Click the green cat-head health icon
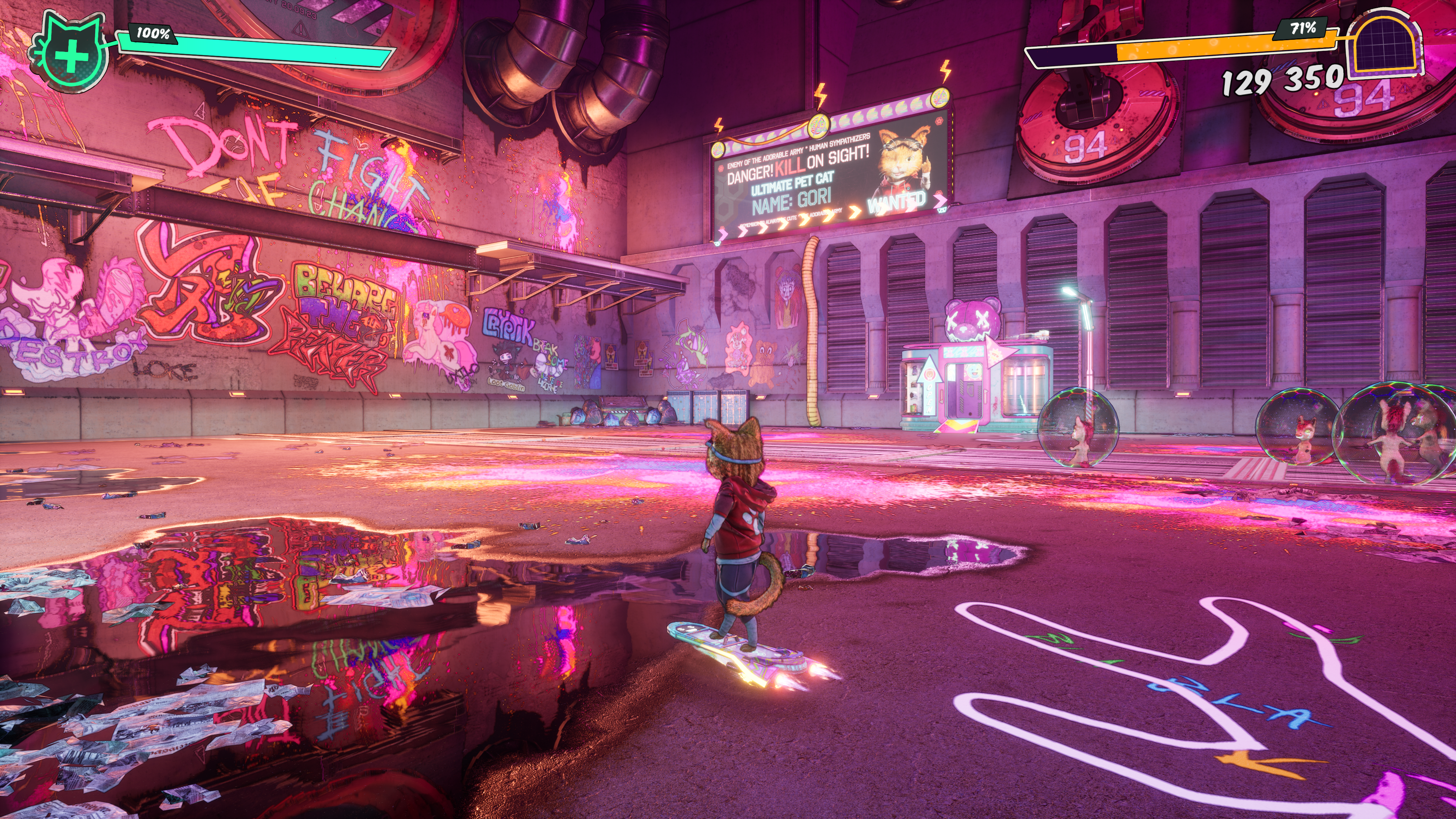This screenshot has height=819, width=1456. (71, 54)
